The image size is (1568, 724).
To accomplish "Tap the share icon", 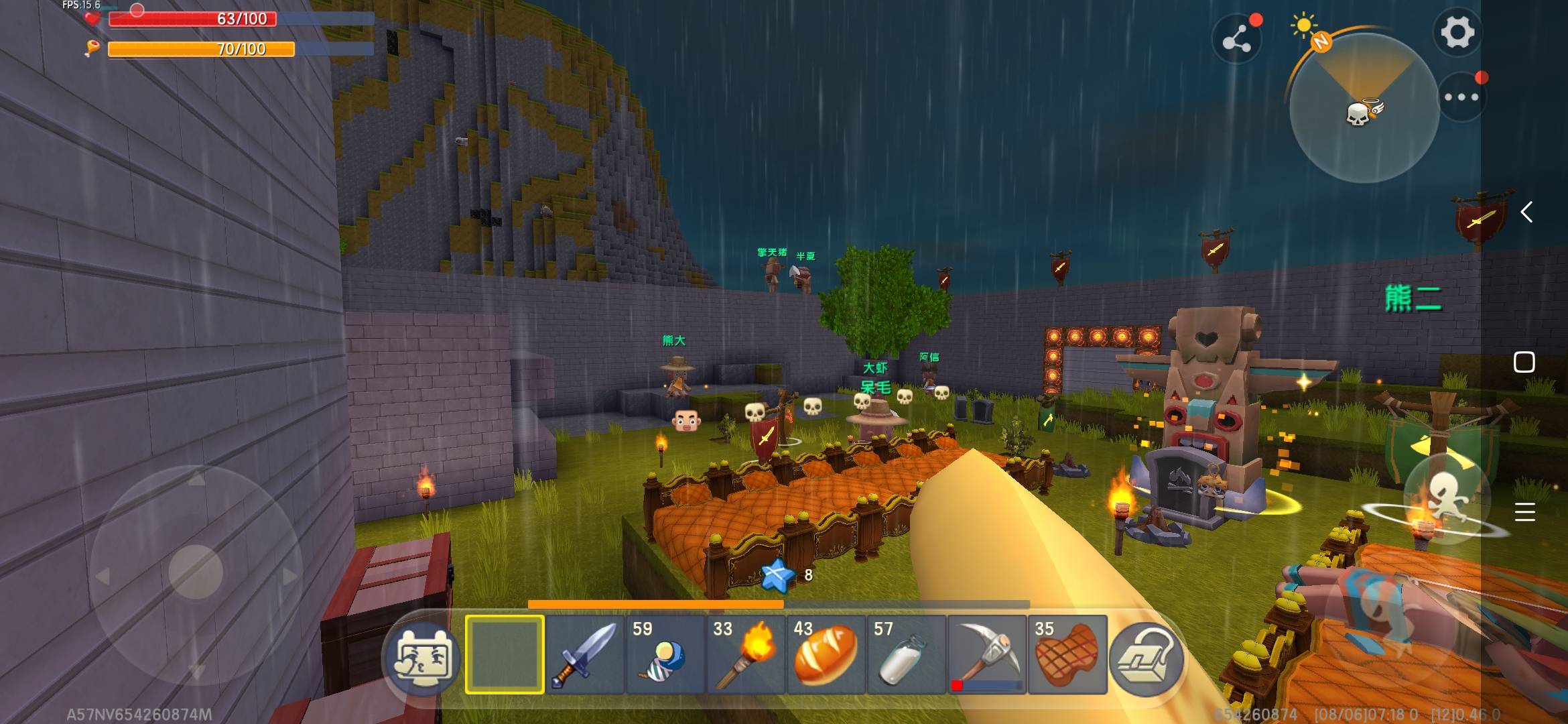I will (1236, 40).
